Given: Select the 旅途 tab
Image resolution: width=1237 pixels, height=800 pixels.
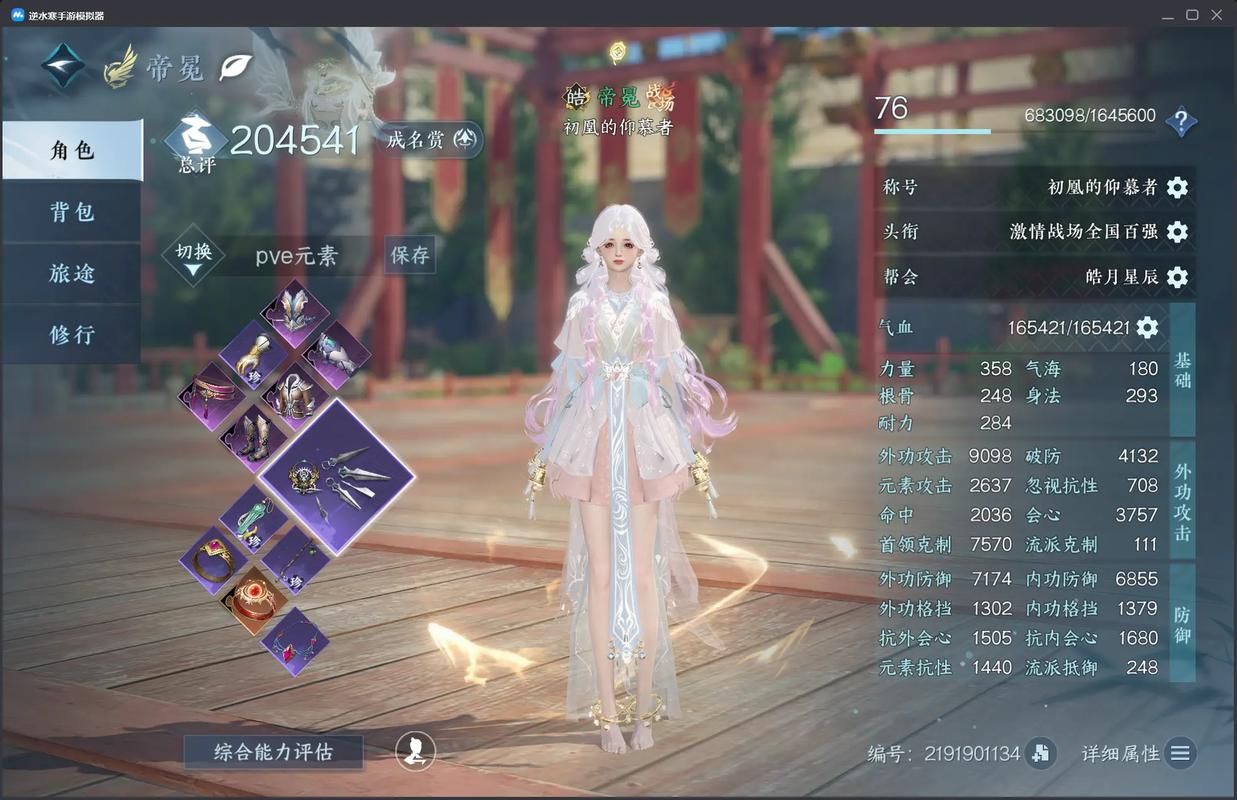Looking at the screenshot, I should click(x=72, y=273).
